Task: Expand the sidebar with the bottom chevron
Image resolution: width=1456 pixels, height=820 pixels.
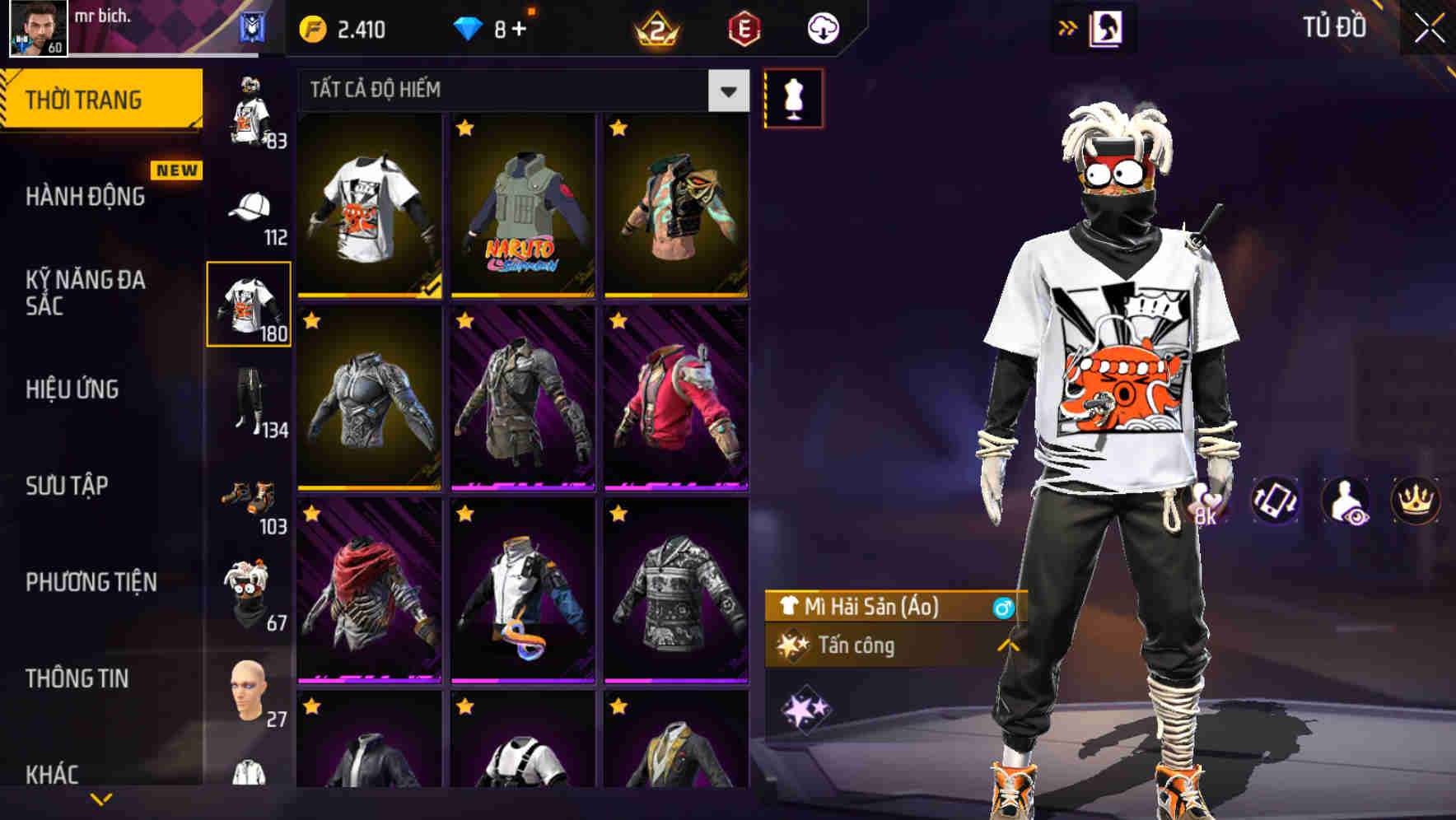Action: pyautogui.click(x=101, y=798)
